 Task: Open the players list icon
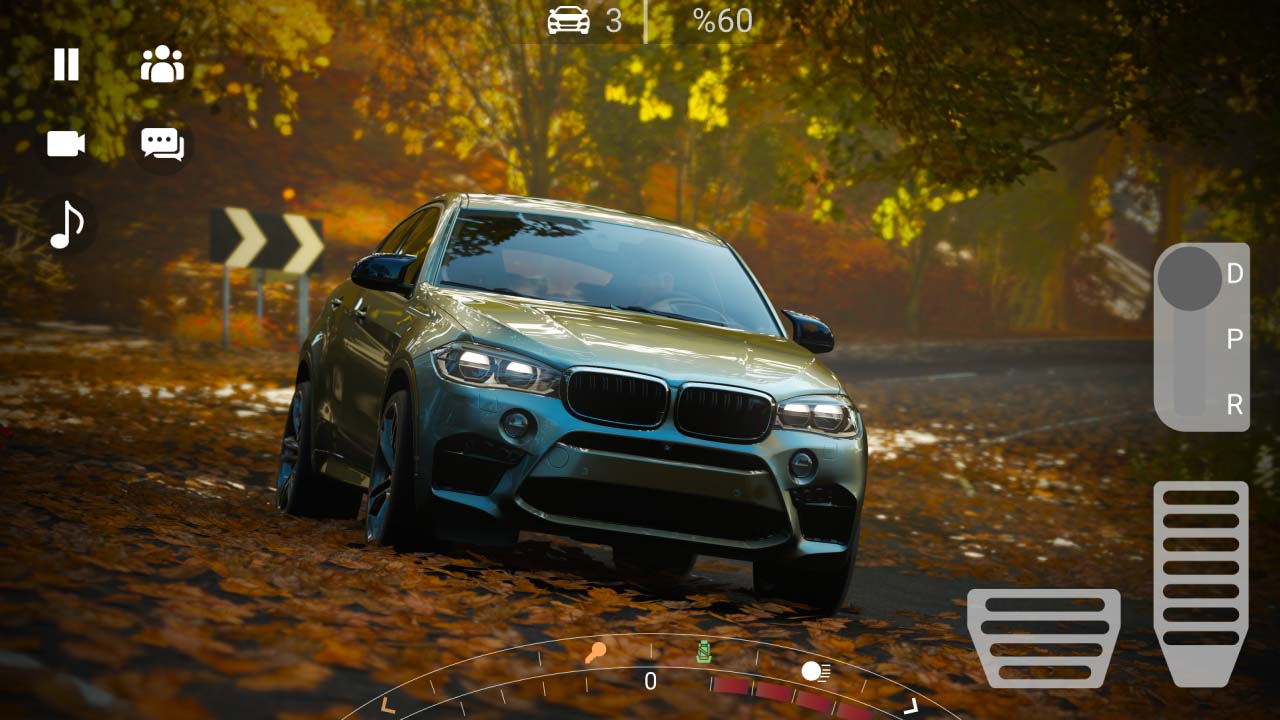pos(161,63)
